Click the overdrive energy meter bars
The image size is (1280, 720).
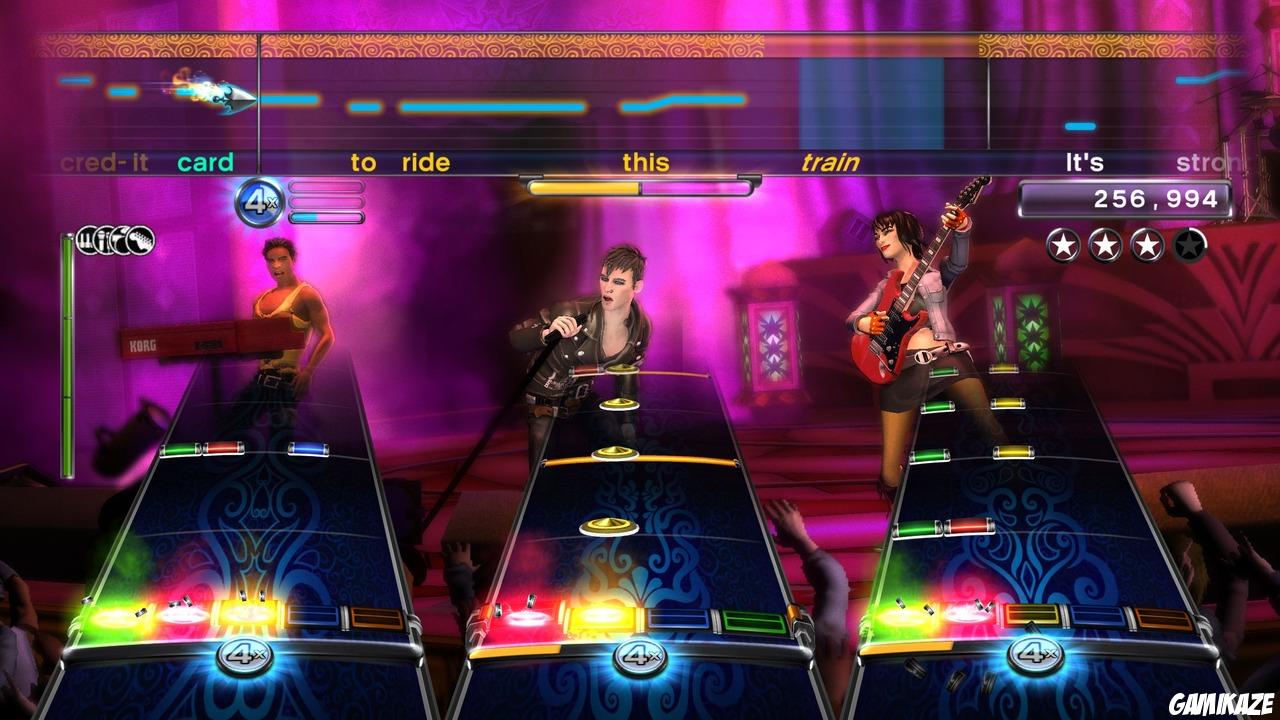pos(325,200)
